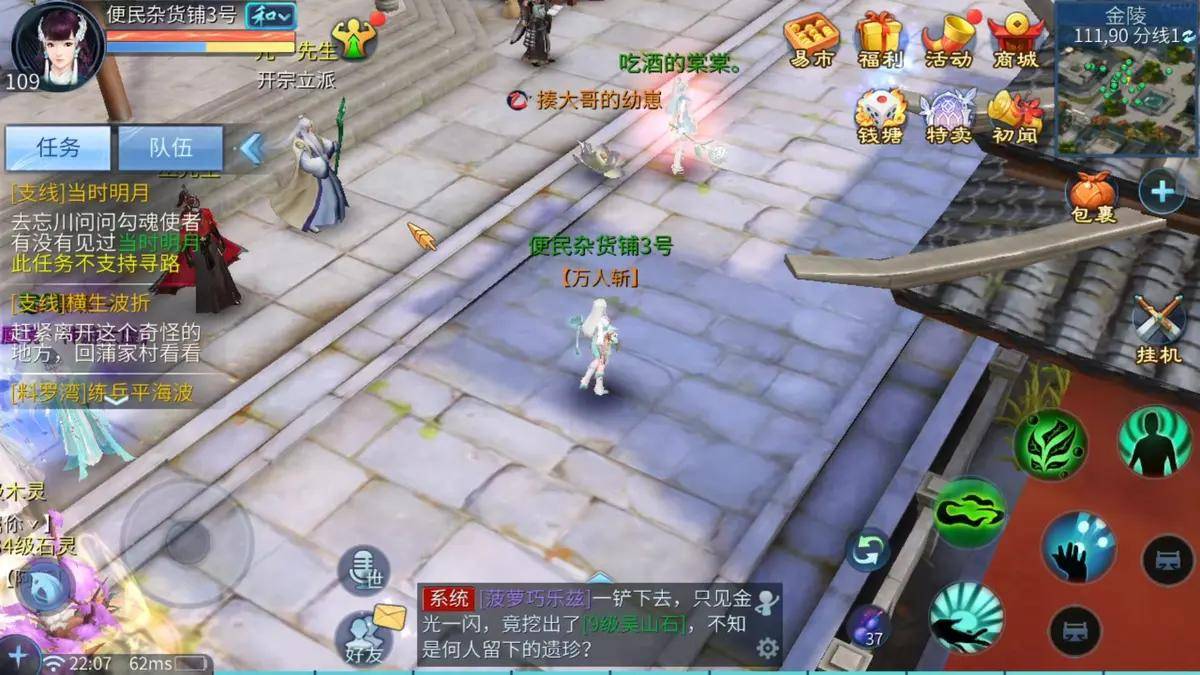The height and width of the screenshot is (675, 1200).
Task: Open the 包裹 inventory bag
Action: click(x=1091, y=195)
